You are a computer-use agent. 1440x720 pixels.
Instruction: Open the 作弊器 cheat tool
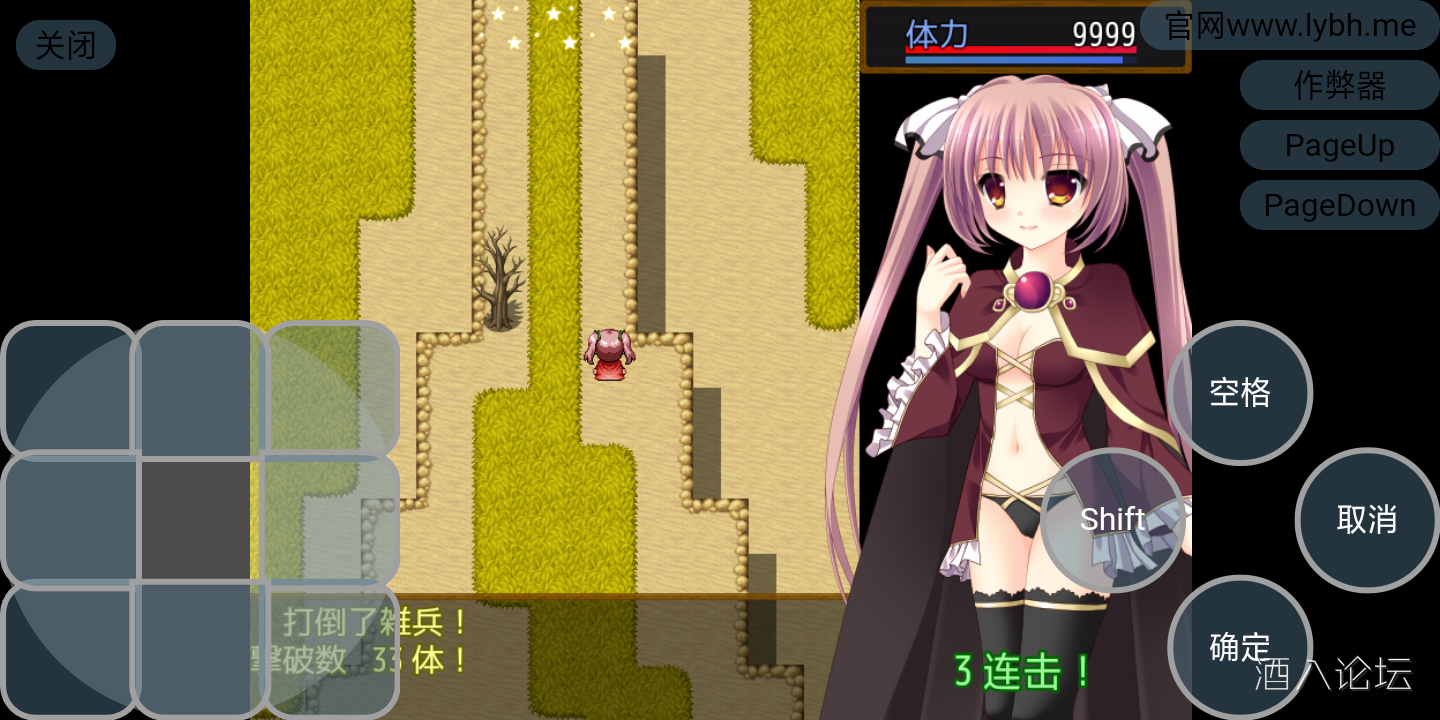(1340, 85)
